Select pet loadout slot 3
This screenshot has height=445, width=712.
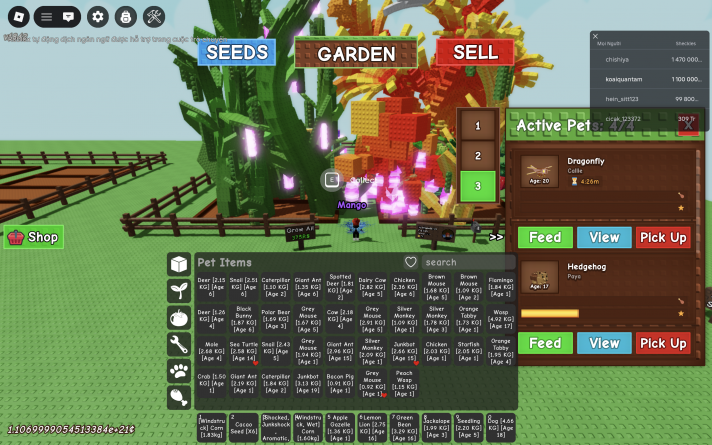click(x=478, y=186)
